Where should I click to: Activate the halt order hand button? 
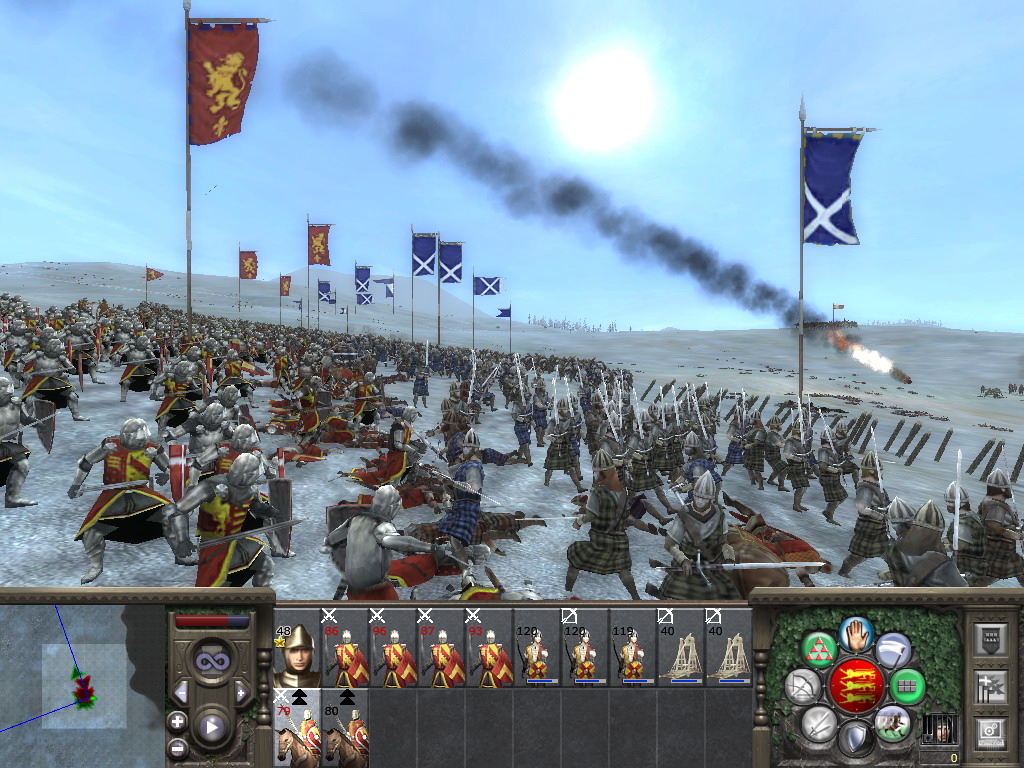[x=857, y=633]
